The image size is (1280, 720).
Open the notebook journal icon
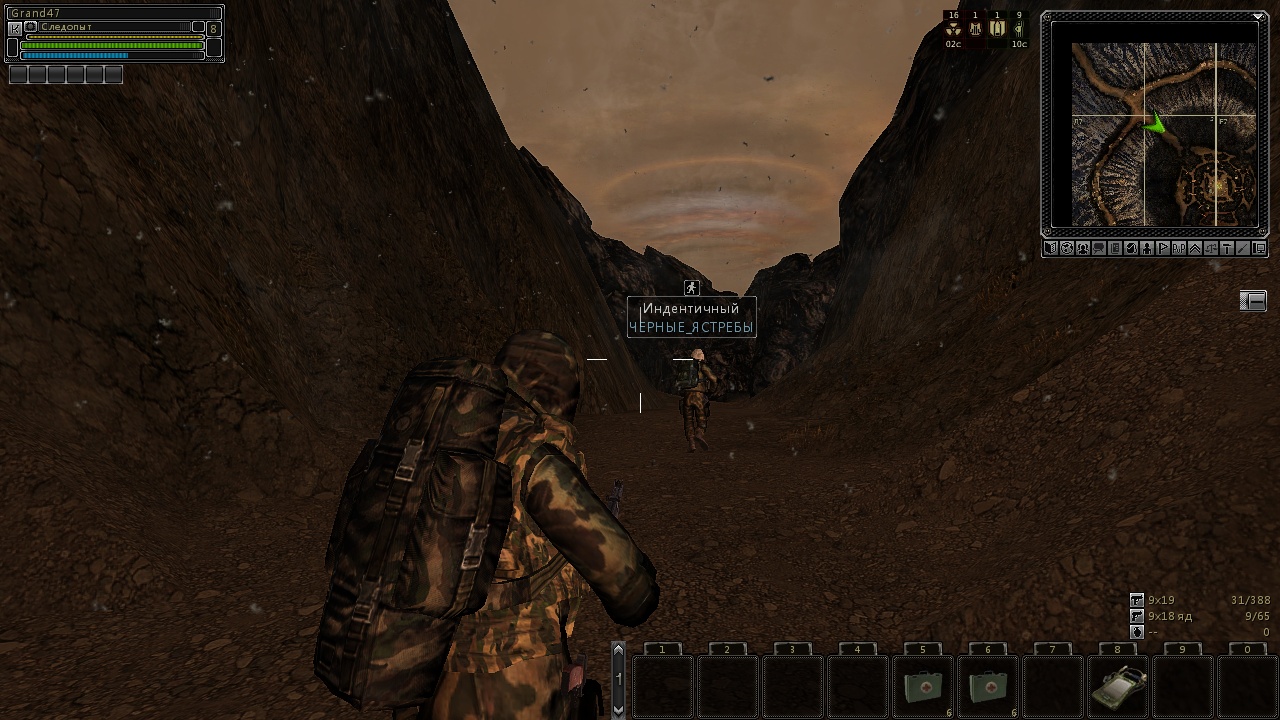[1115, 248]
